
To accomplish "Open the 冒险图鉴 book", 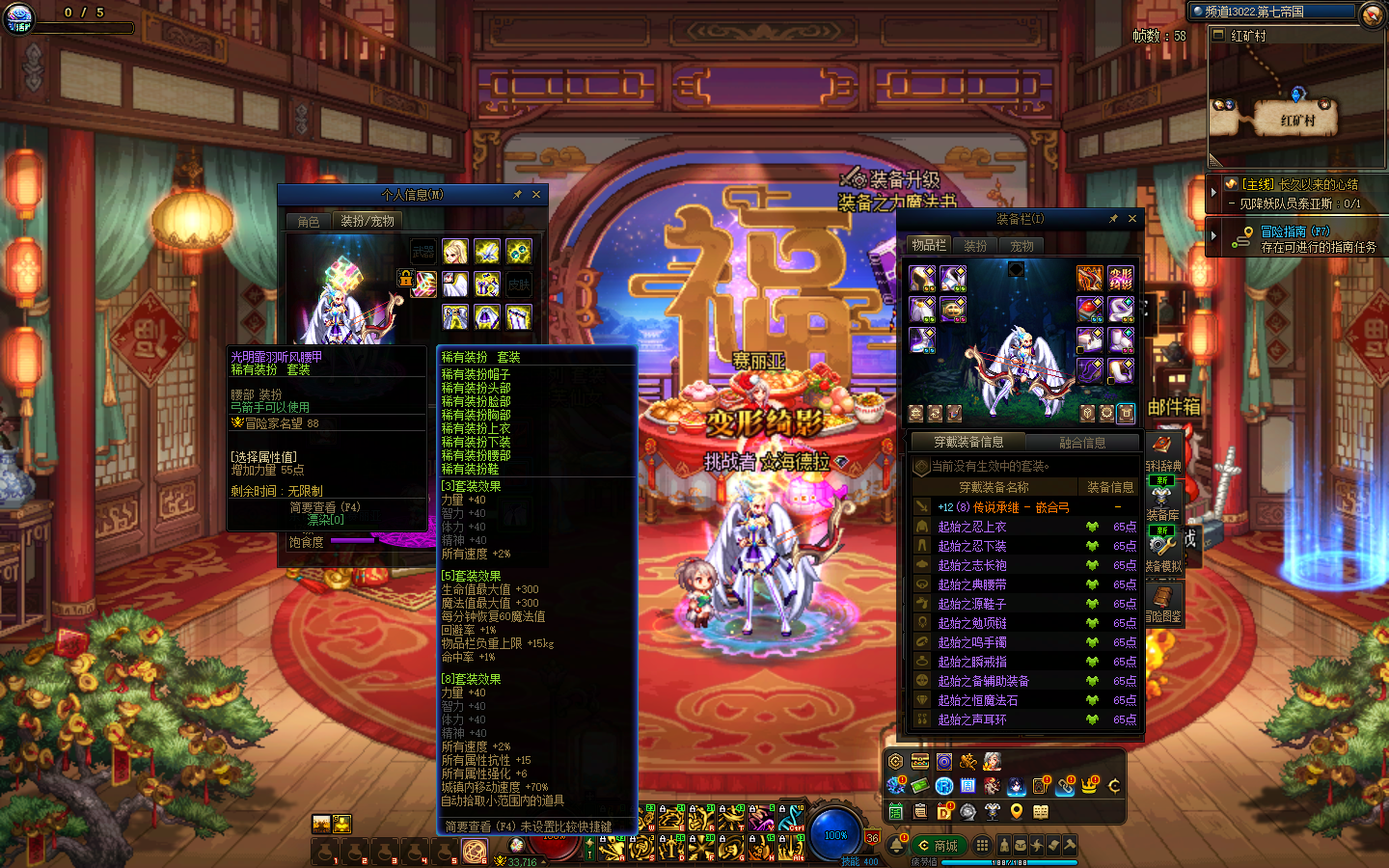I will [1163, 602].
